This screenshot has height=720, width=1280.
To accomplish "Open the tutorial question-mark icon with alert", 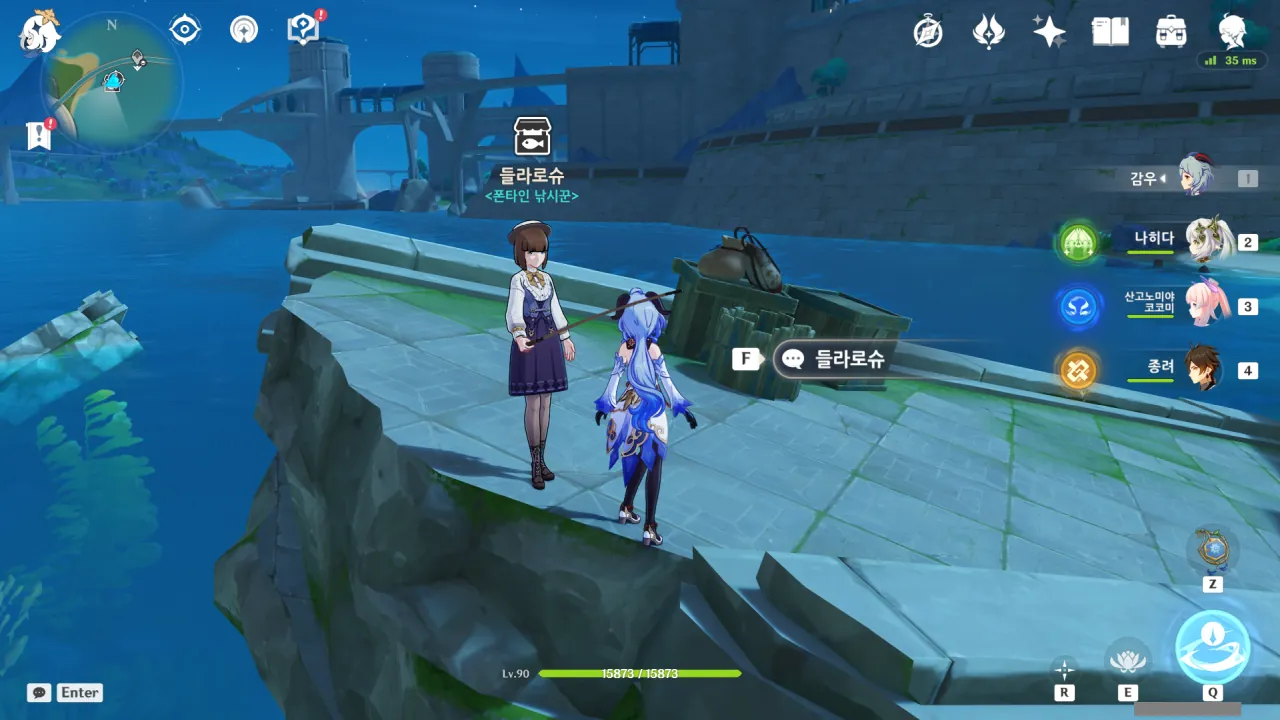I will (x=302, y=30).
